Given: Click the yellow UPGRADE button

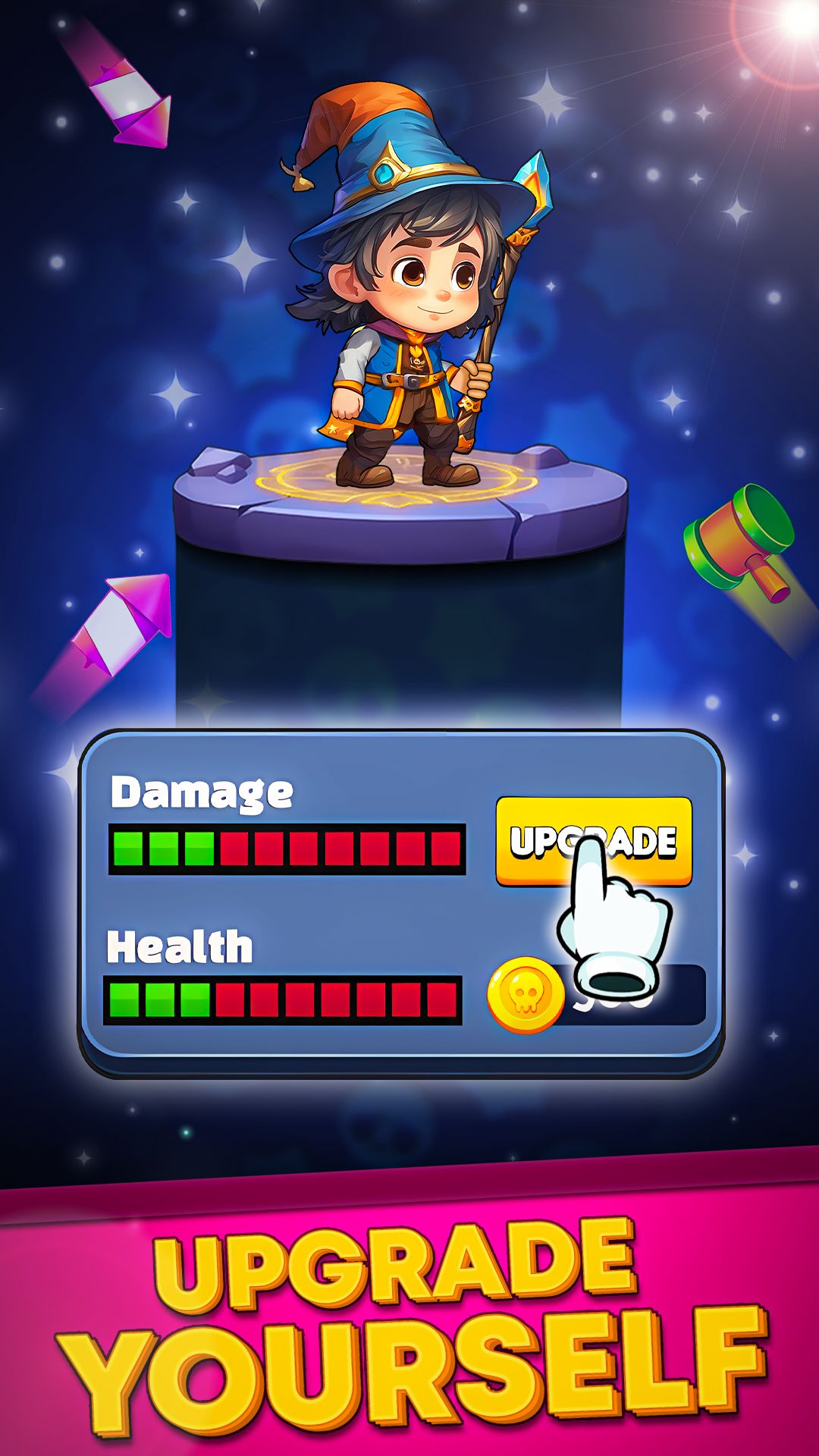Looking at the screenshot, I should coord(593,840).
